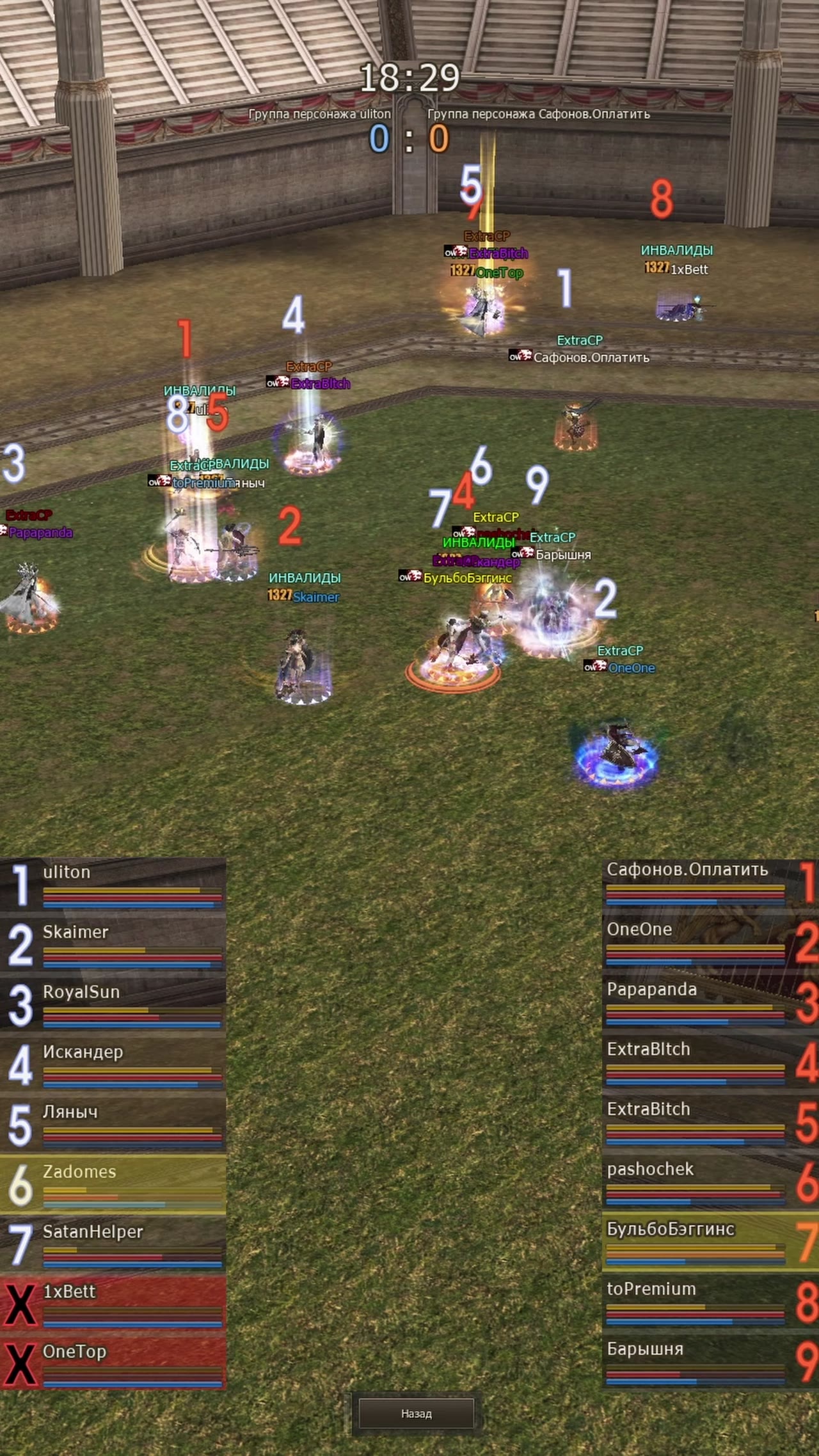This screenshot has width=819, height=1456.
Task: Select RoyalSun from the team roster
Action: pos(113,1005)
